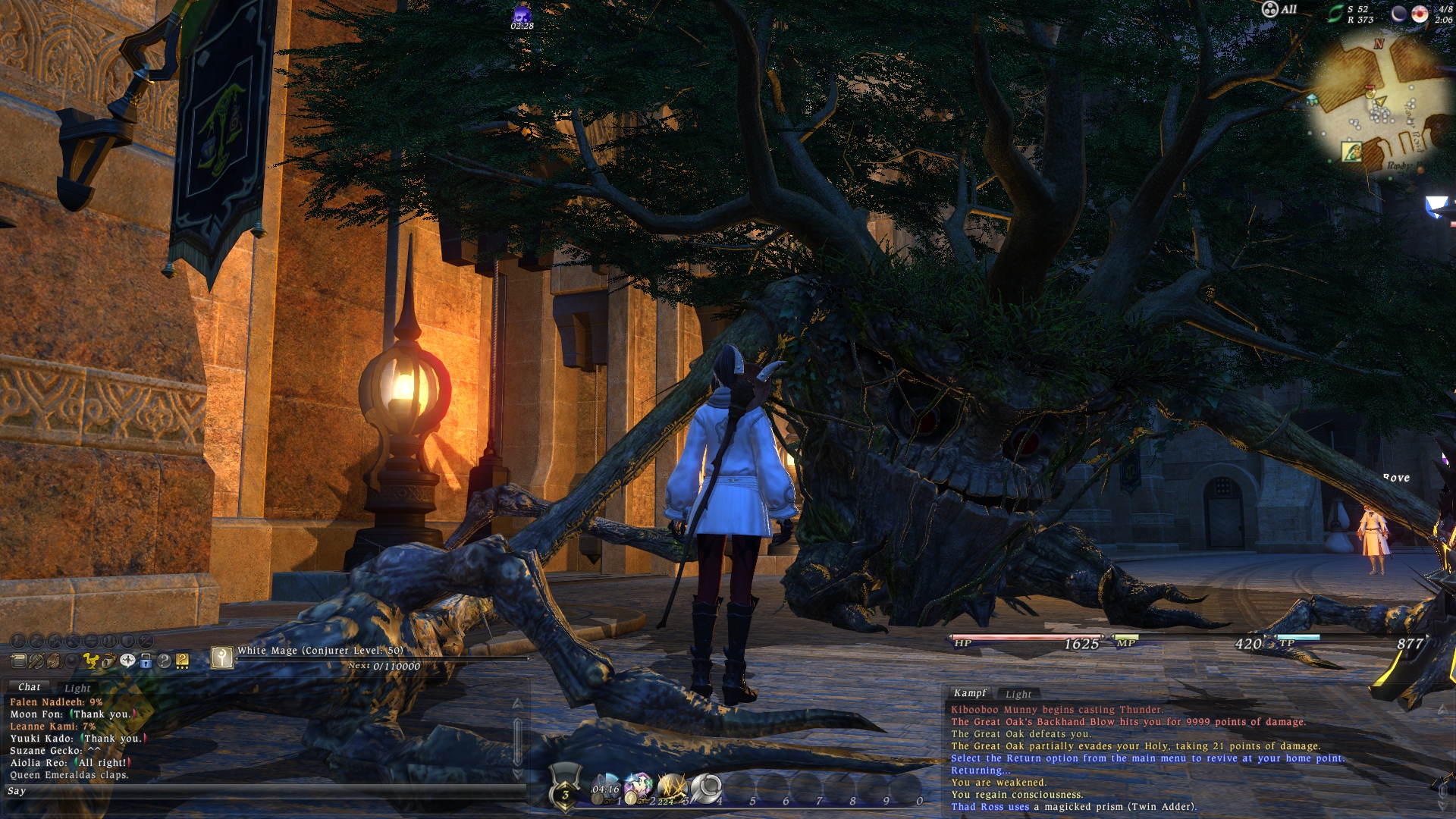Switch to the Light tab in battle log
1456x819 pixels.
coord(1018,694)
